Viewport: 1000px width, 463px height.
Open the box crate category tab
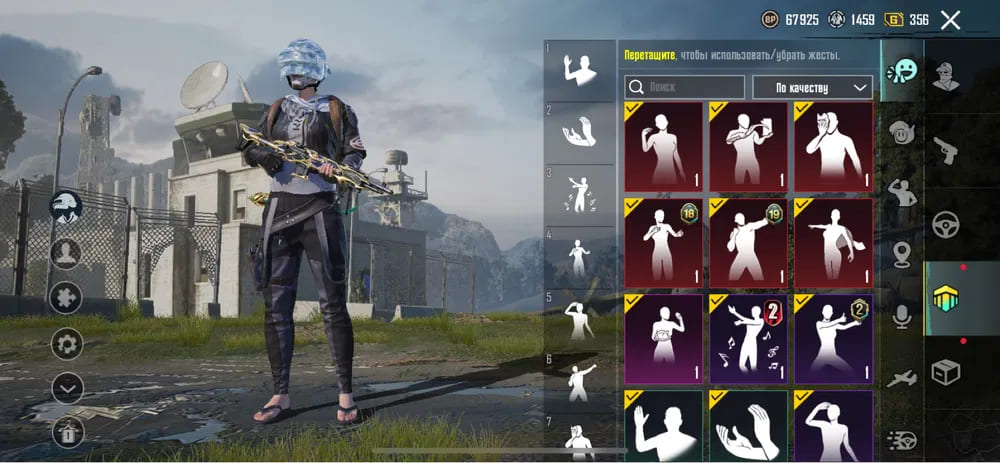(x=946, y=372)
